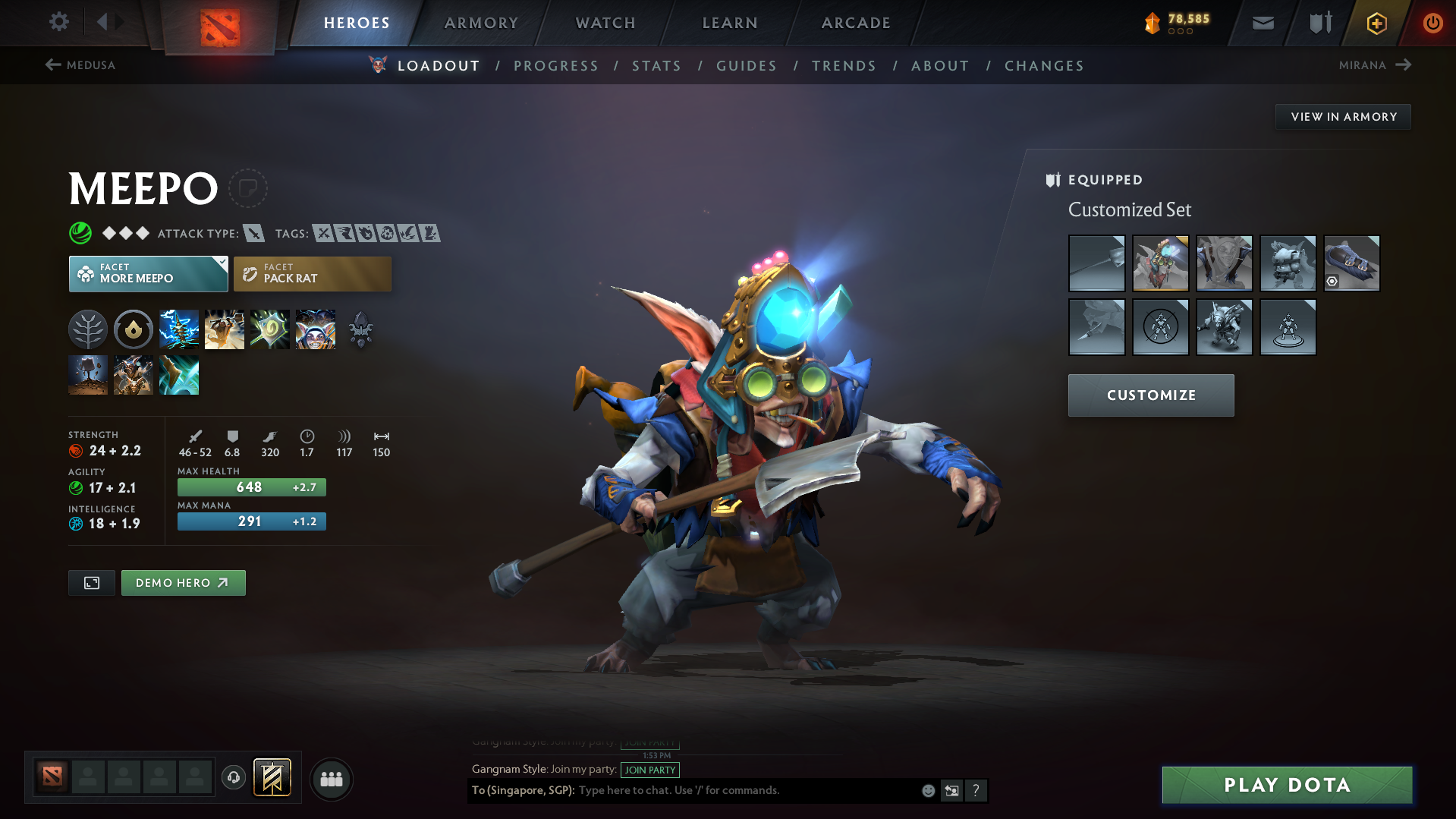
Task: Open the friends list icon bottom left
Action: (x=331, y=779)
